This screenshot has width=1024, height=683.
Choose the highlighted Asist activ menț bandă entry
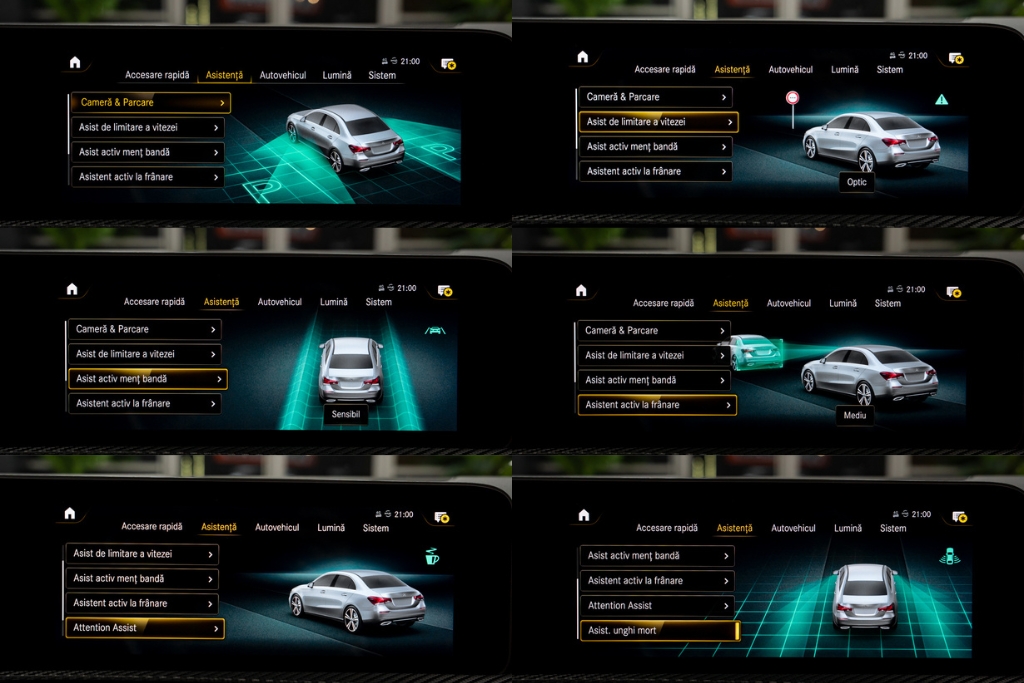coord(147,379)
